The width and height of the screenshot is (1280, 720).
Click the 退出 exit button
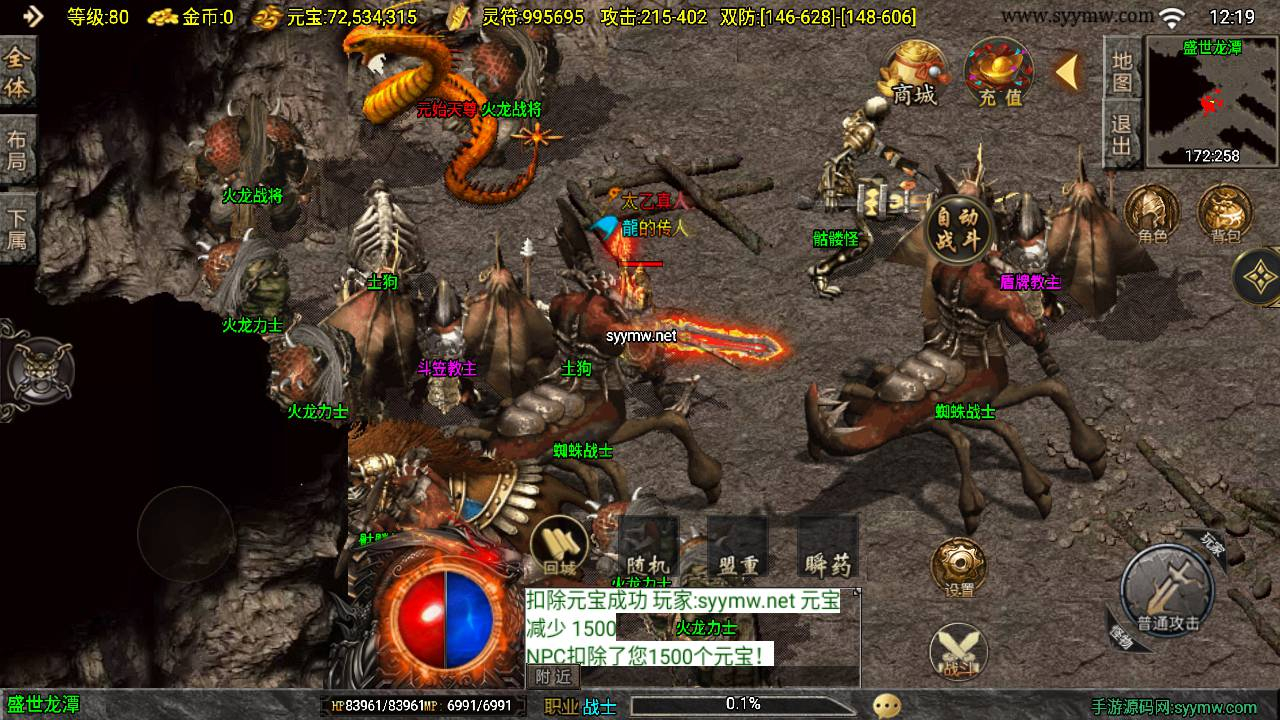point(1122,135)
